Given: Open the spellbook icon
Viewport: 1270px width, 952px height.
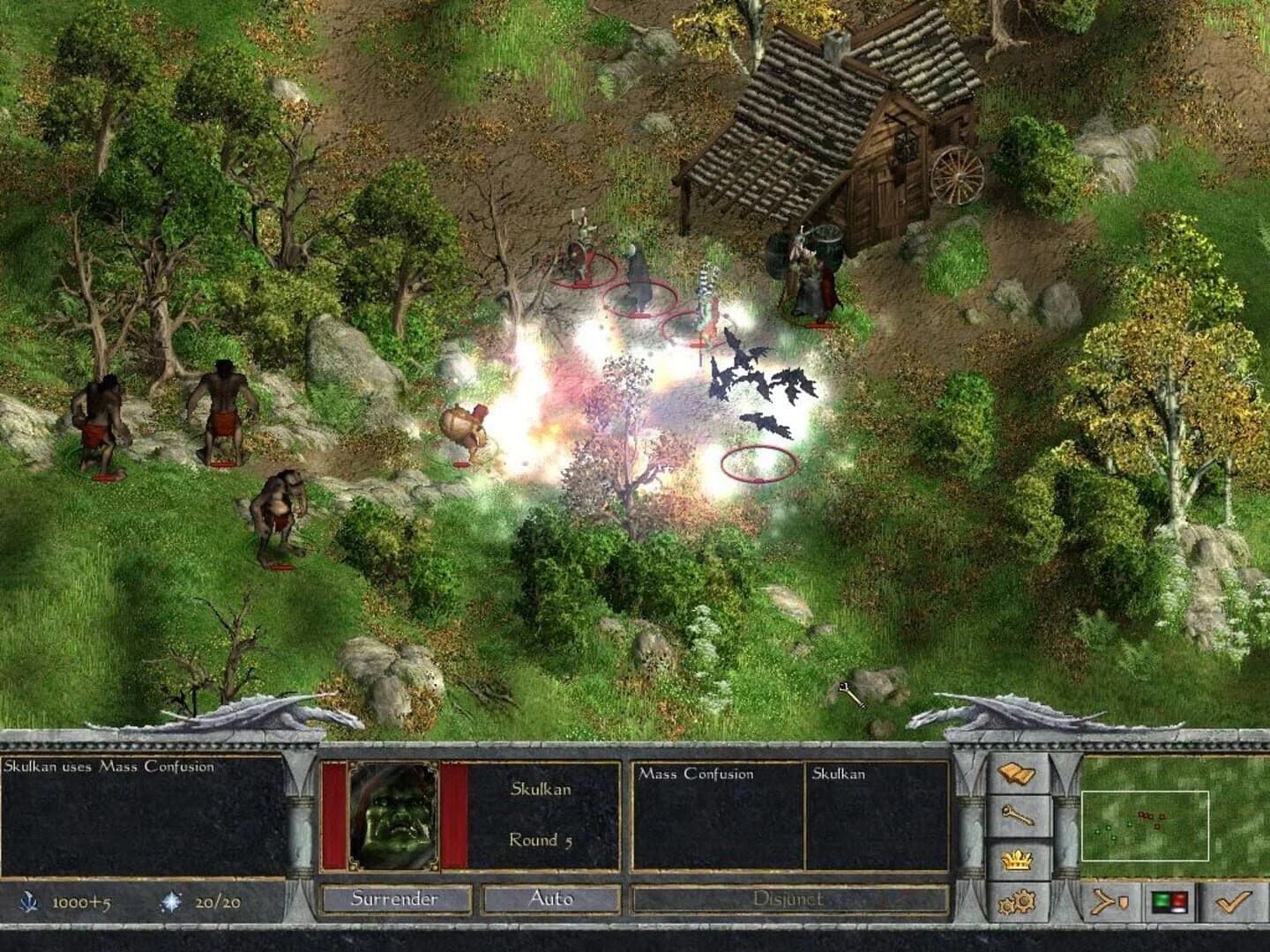Looking at the screenshot, I should pyautogui.click(x=1016, y=770).
